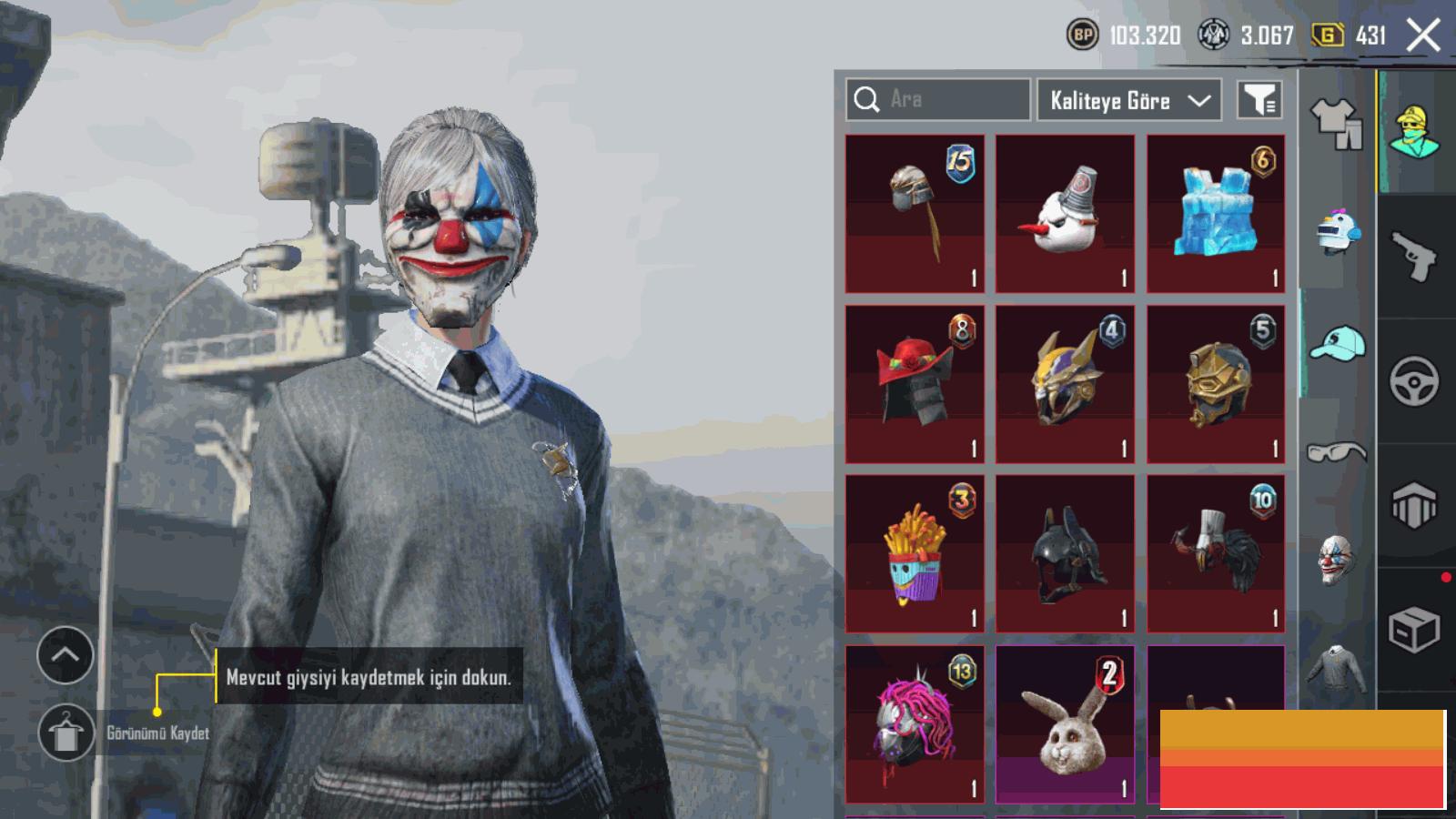Pick the white rabbit mask item
The width and height of the screenshot is (1456, 819).
point(1065,724)
